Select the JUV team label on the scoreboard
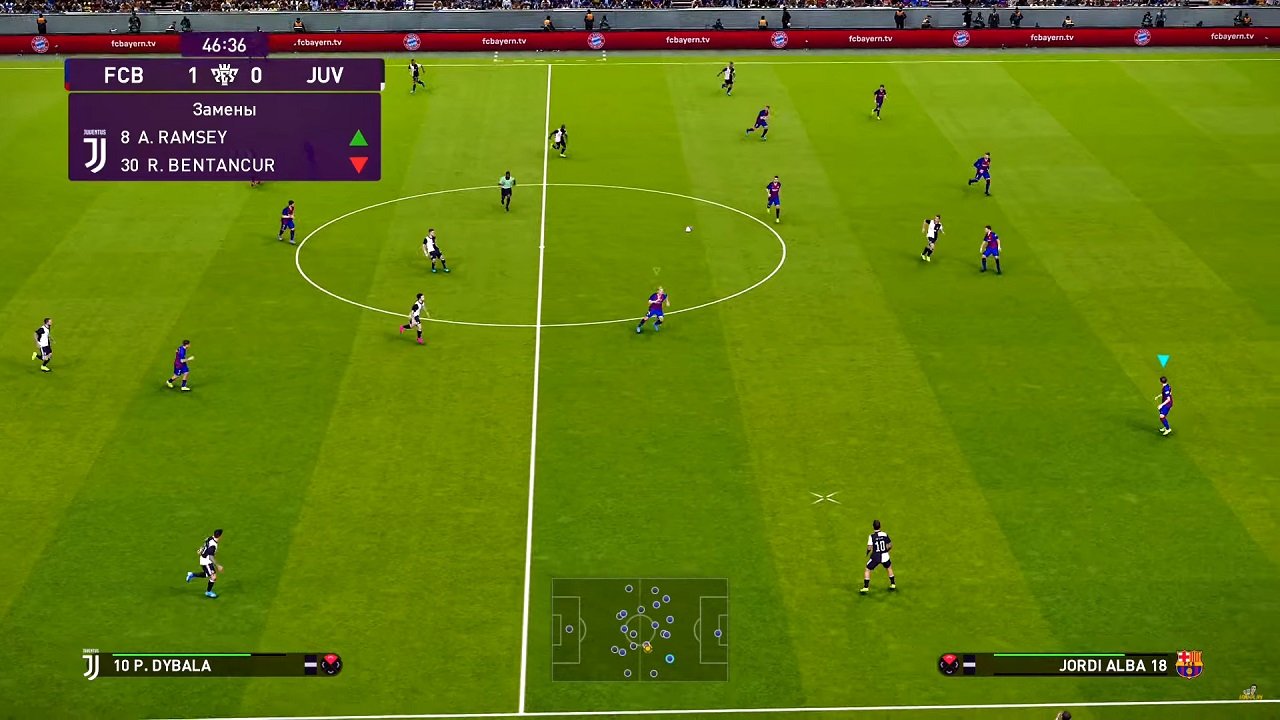The width and height of the screenshot is (1280, 720). point(325,74)
